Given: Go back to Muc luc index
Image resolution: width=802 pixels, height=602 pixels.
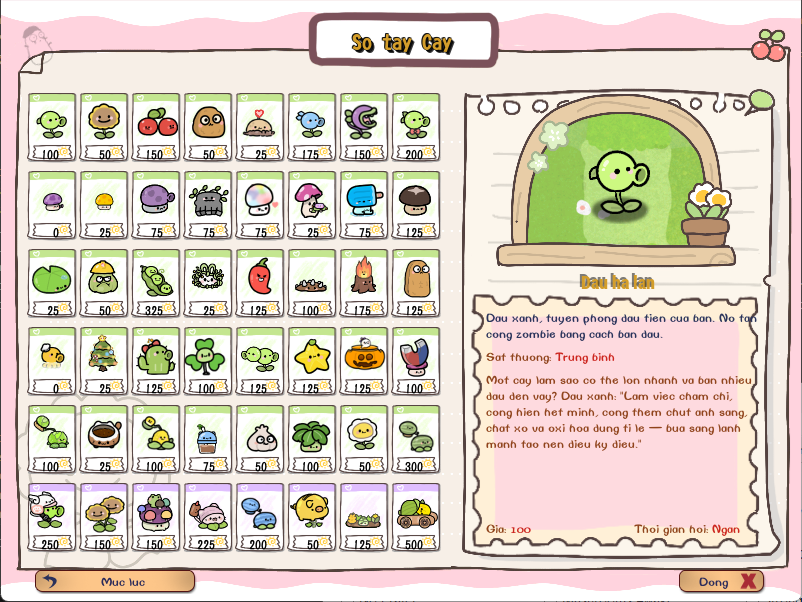Looking at the screenshot, I should tap(115, 581).
